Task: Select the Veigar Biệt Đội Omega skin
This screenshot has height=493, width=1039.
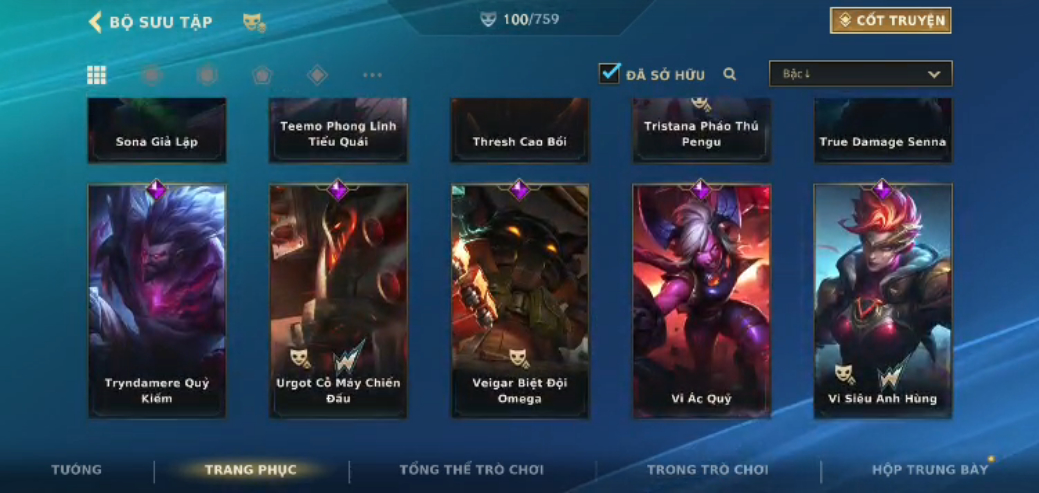Action: 520,300
